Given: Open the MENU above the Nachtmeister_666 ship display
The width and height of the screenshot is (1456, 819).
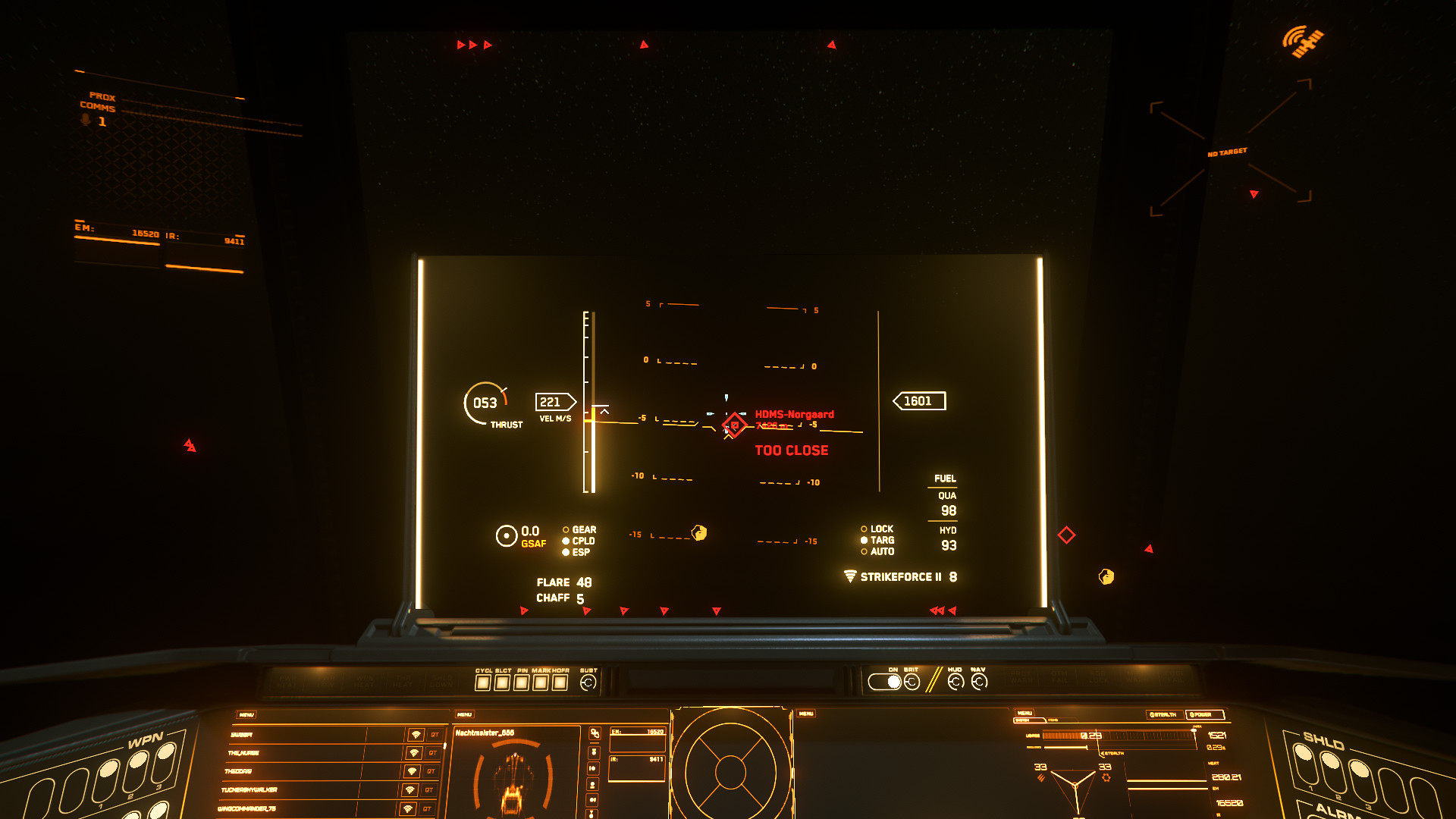Looking at the screenshot, I should (x=464, y=714).
